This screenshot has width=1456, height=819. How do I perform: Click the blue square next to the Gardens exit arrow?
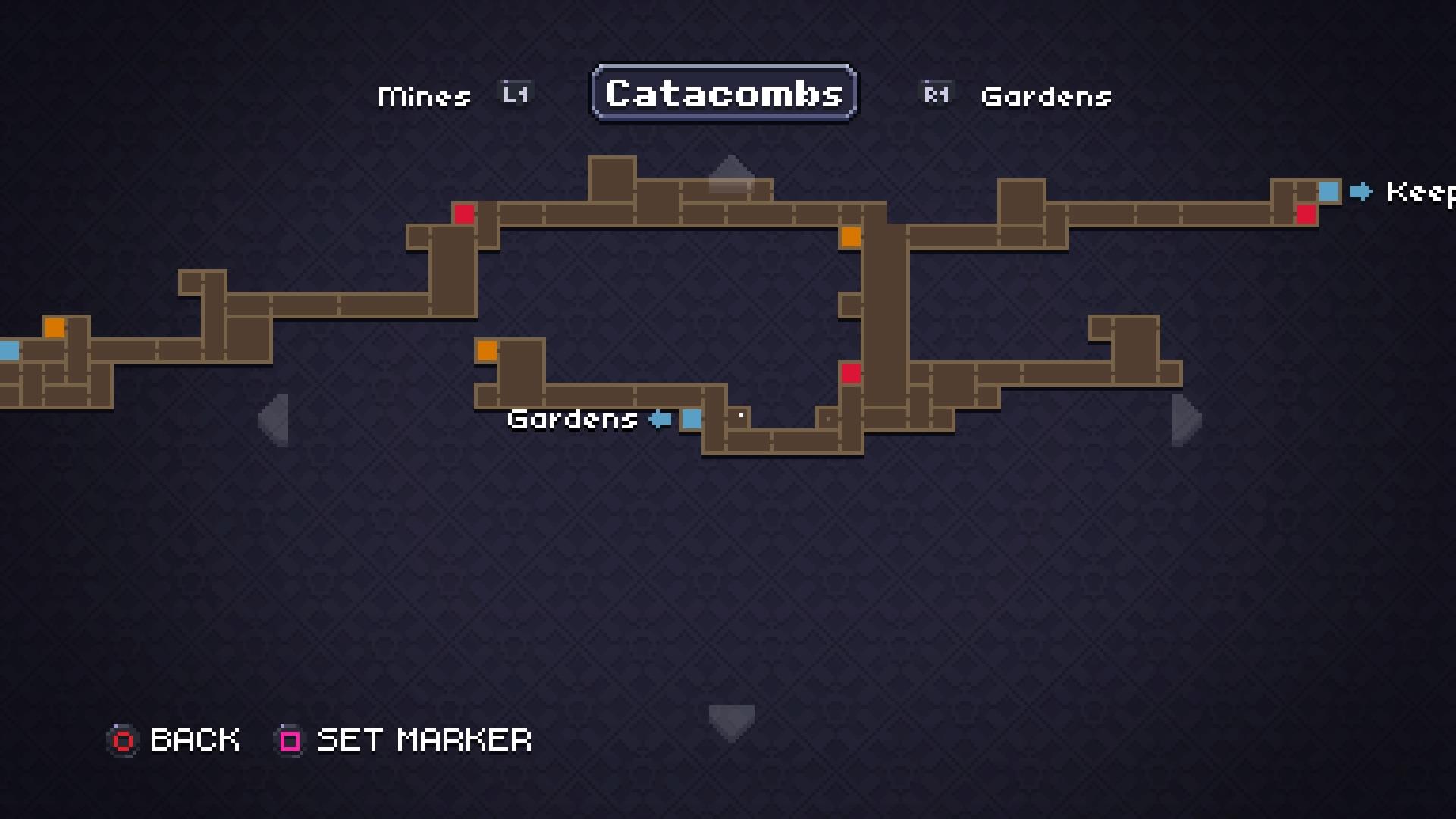[x=692, y=420]
